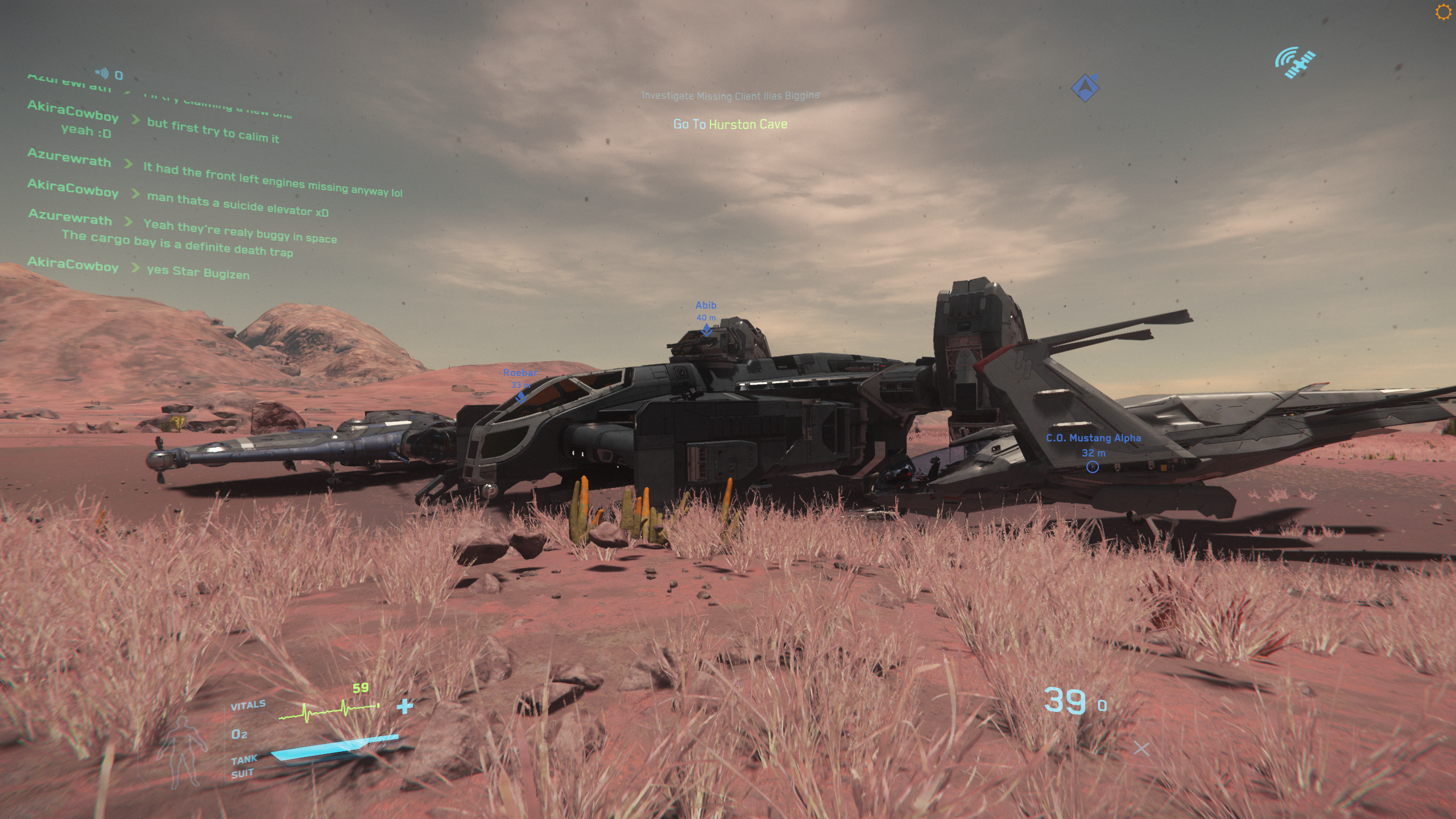Click the voice chat speaker icon
Viewport: 1456px width, 819px height.
(x=102, y=73)
